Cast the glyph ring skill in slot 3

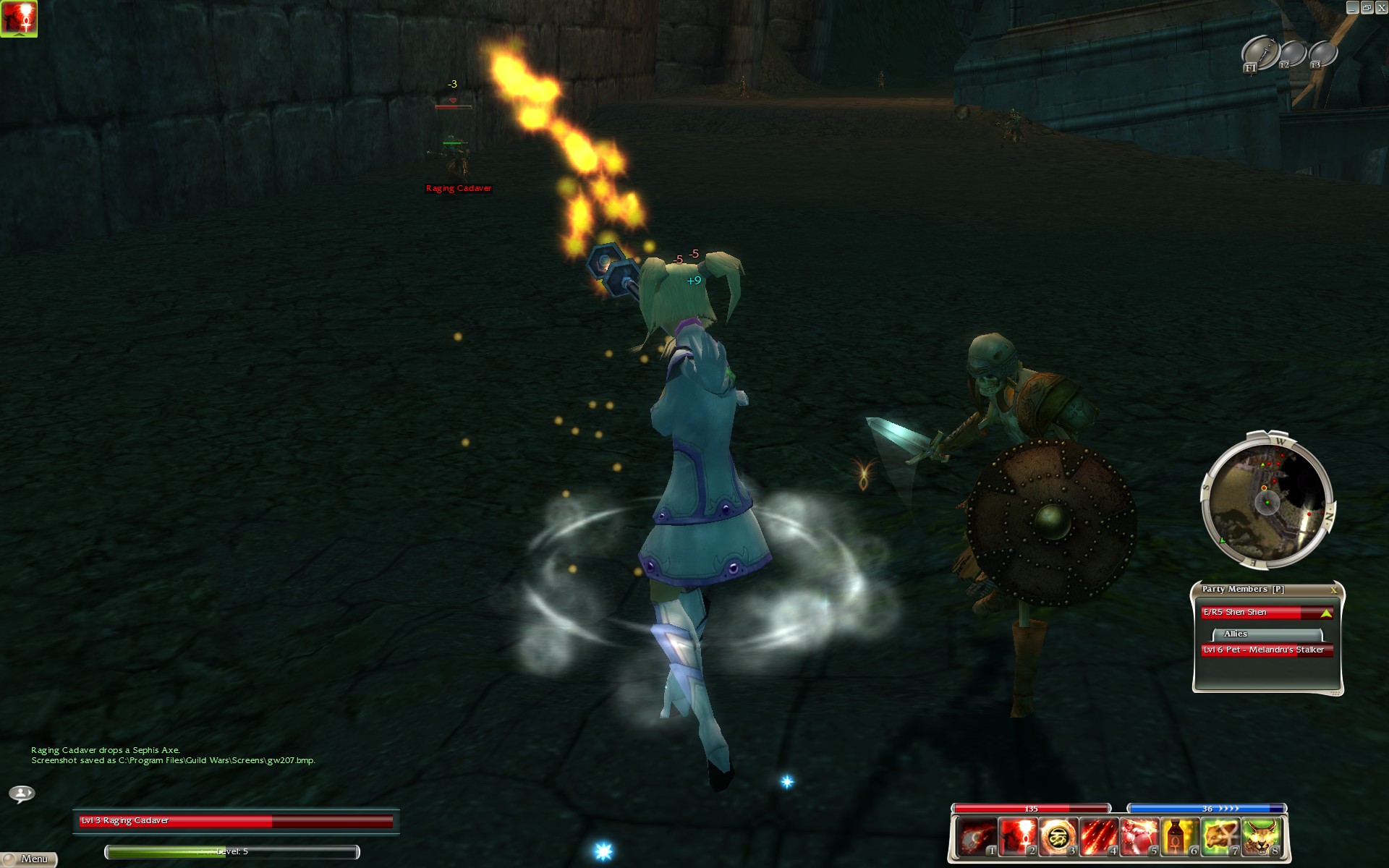tap(1058, 837)
